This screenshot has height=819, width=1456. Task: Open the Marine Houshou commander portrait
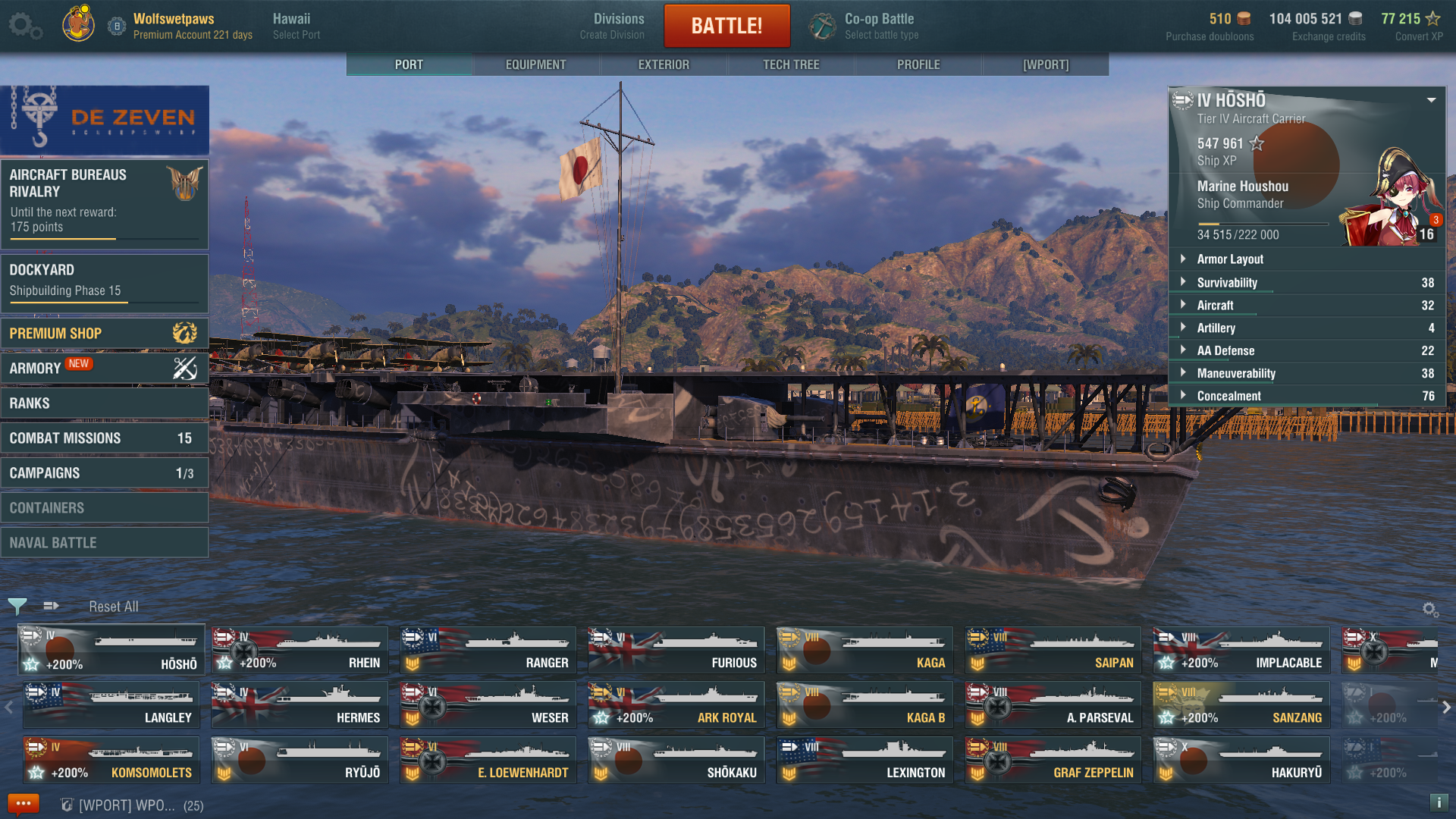click(x=1392, y=199)
